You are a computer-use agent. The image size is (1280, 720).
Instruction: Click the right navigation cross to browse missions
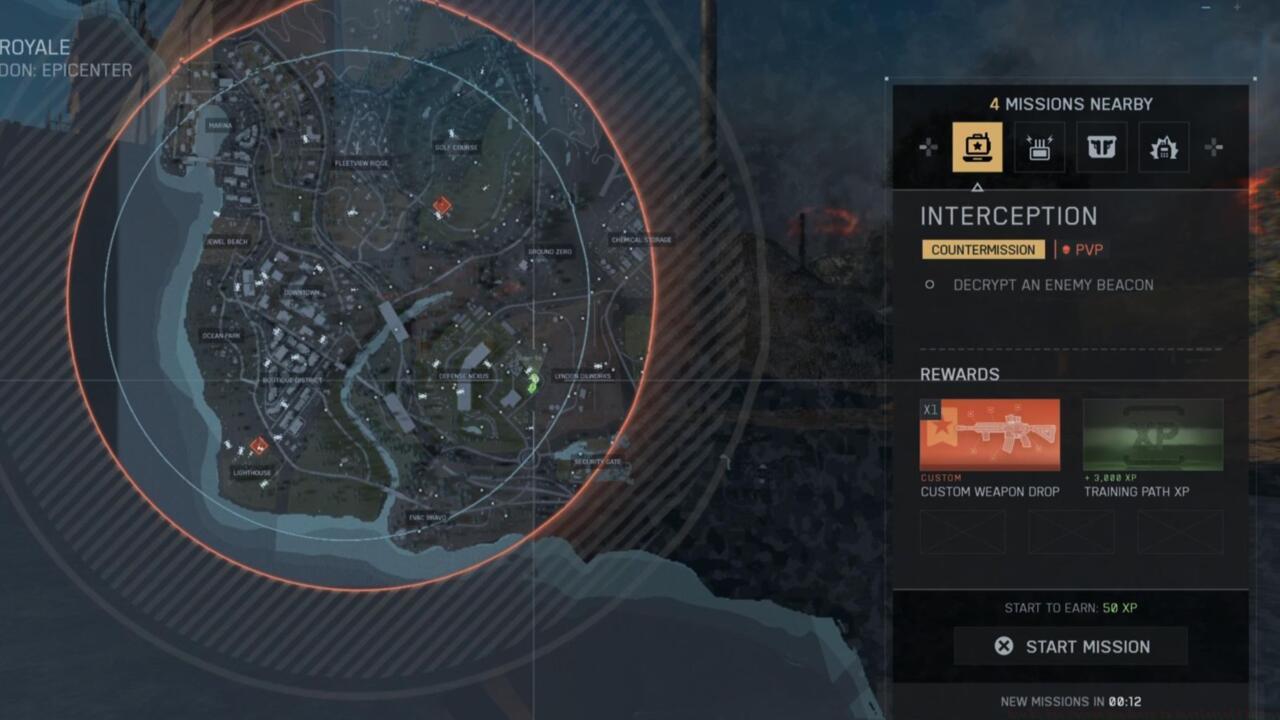[1216, 146]
